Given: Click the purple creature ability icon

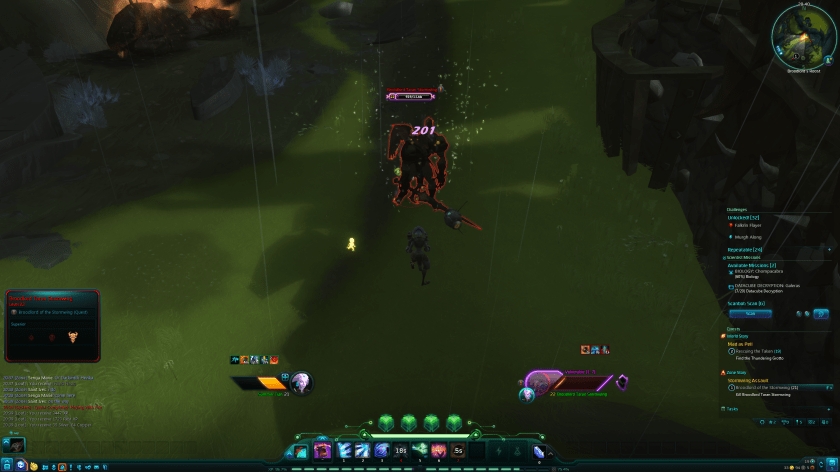Looking at the screenshot, I should [323, 451].
